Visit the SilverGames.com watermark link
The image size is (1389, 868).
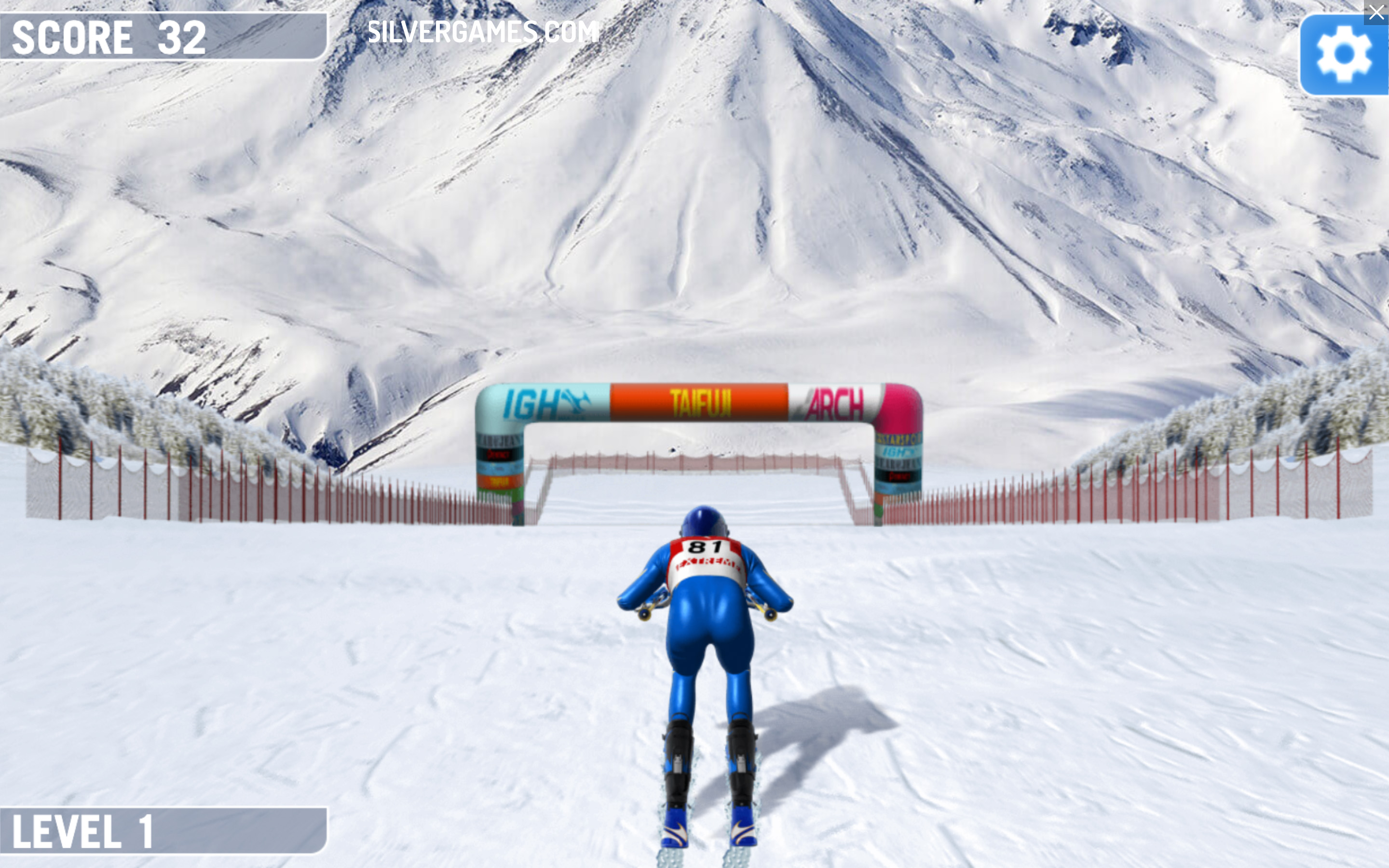tap(482, 32)
